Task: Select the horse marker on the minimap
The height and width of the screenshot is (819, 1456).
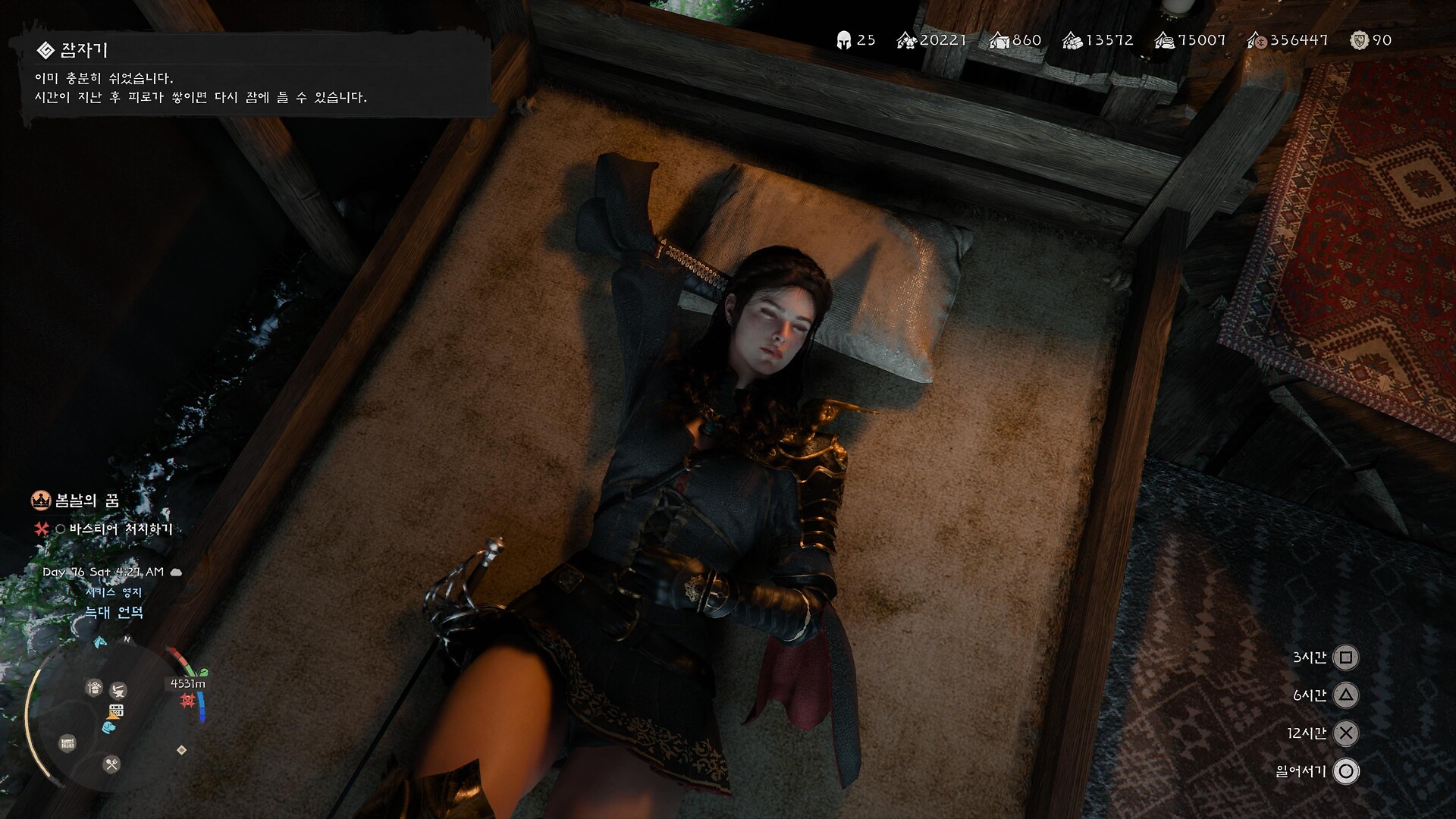Action: point(99,643)
